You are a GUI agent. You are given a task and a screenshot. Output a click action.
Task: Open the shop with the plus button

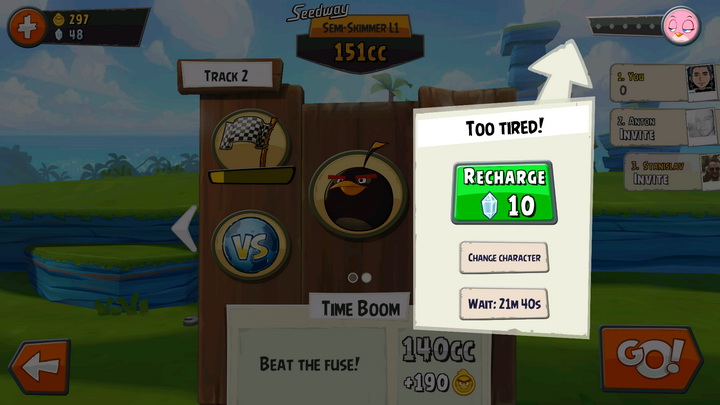pyautogui.click(x=26, y=27)
